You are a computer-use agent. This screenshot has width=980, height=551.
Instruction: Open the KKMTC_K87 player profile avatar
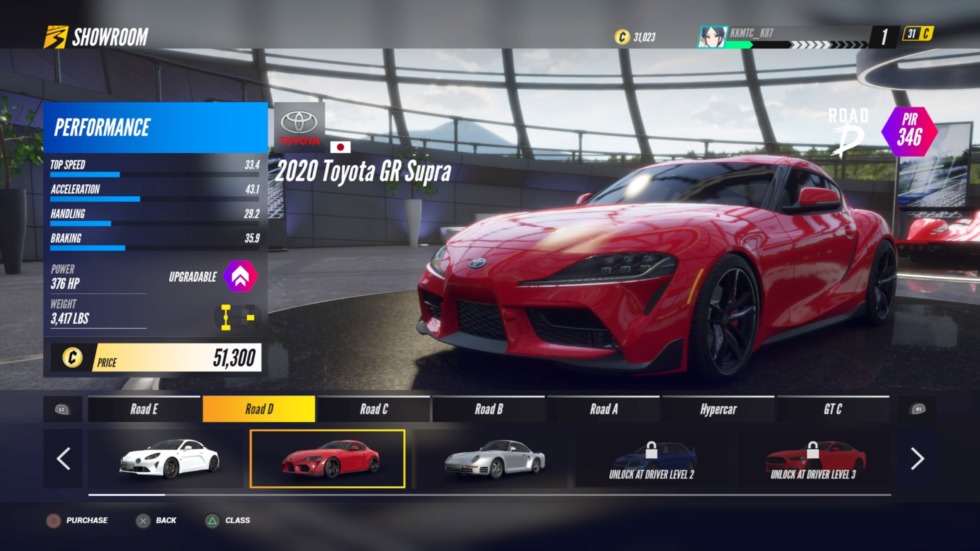click(713, 37)
